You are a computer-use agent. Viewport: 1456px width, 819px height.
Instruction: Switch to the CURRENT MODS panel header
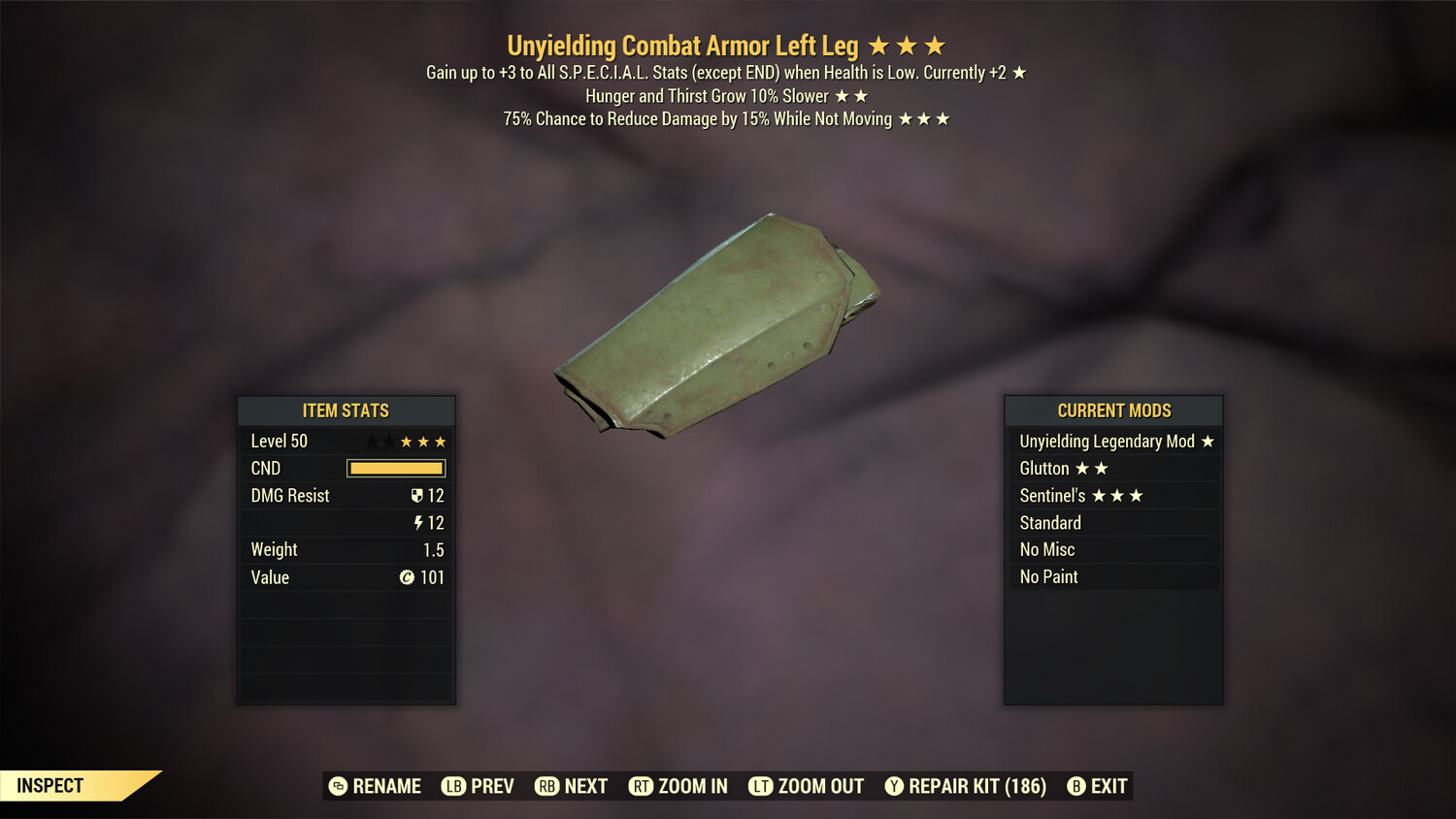tap(1112, 409)
